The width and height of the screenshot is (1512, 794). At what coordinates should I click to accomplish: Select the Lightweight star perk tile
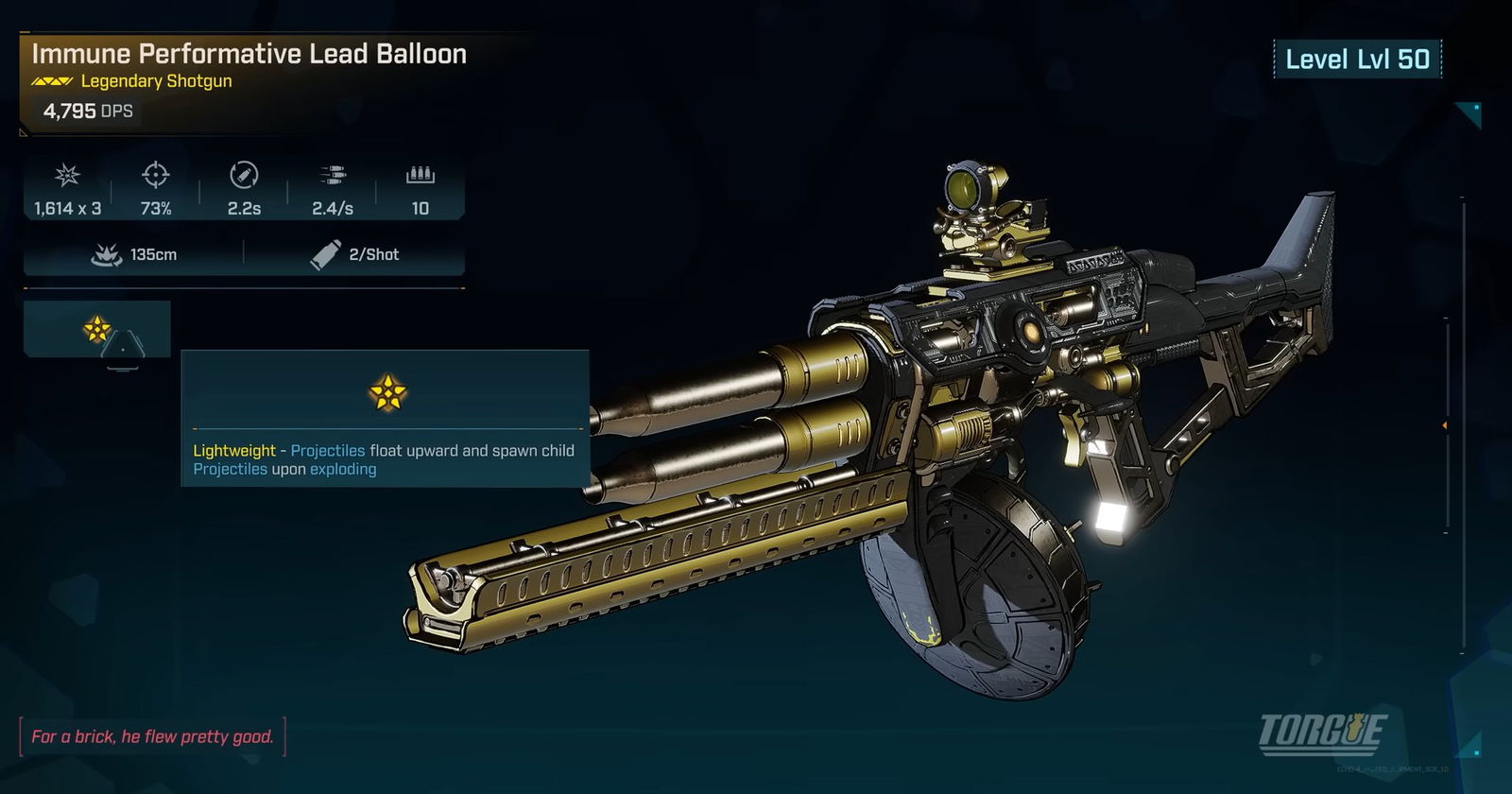tap(96, 329)
